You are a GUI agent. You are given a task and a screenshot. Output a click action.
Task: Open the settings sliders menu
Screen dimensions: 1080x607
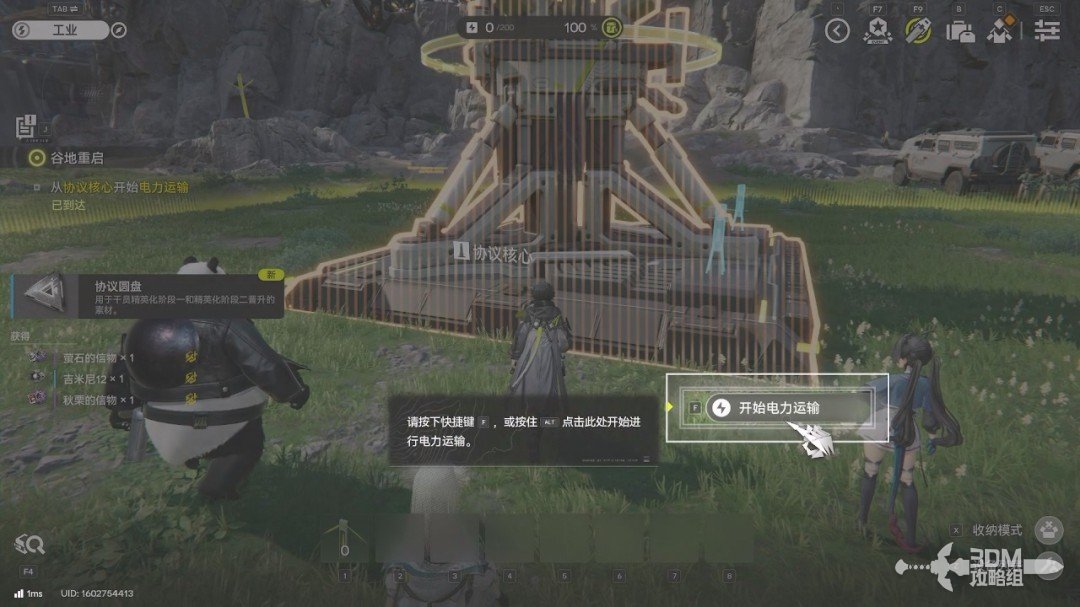tap(1046, 31)
